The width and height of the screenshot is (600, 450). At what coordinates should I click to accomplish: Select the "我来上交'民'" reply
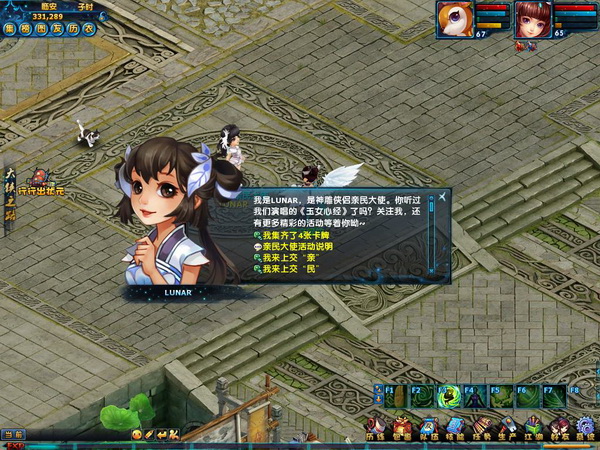[286, 269]
